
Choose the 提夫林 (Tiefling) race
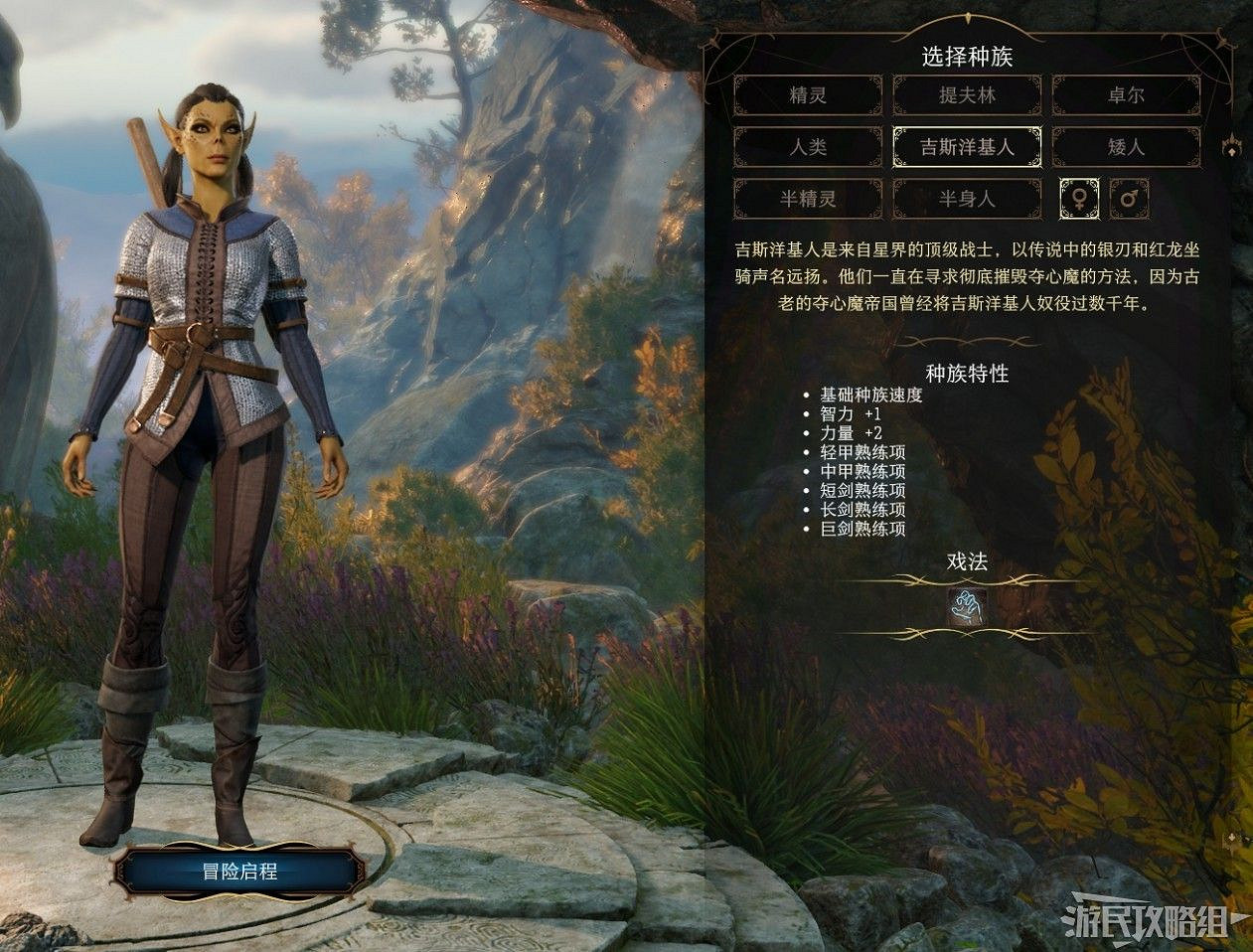(967, 96)
